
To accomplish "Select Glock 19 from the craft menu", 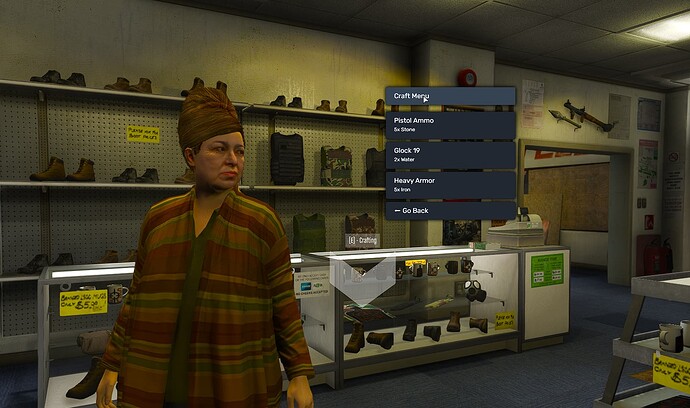I will (450, 155).
